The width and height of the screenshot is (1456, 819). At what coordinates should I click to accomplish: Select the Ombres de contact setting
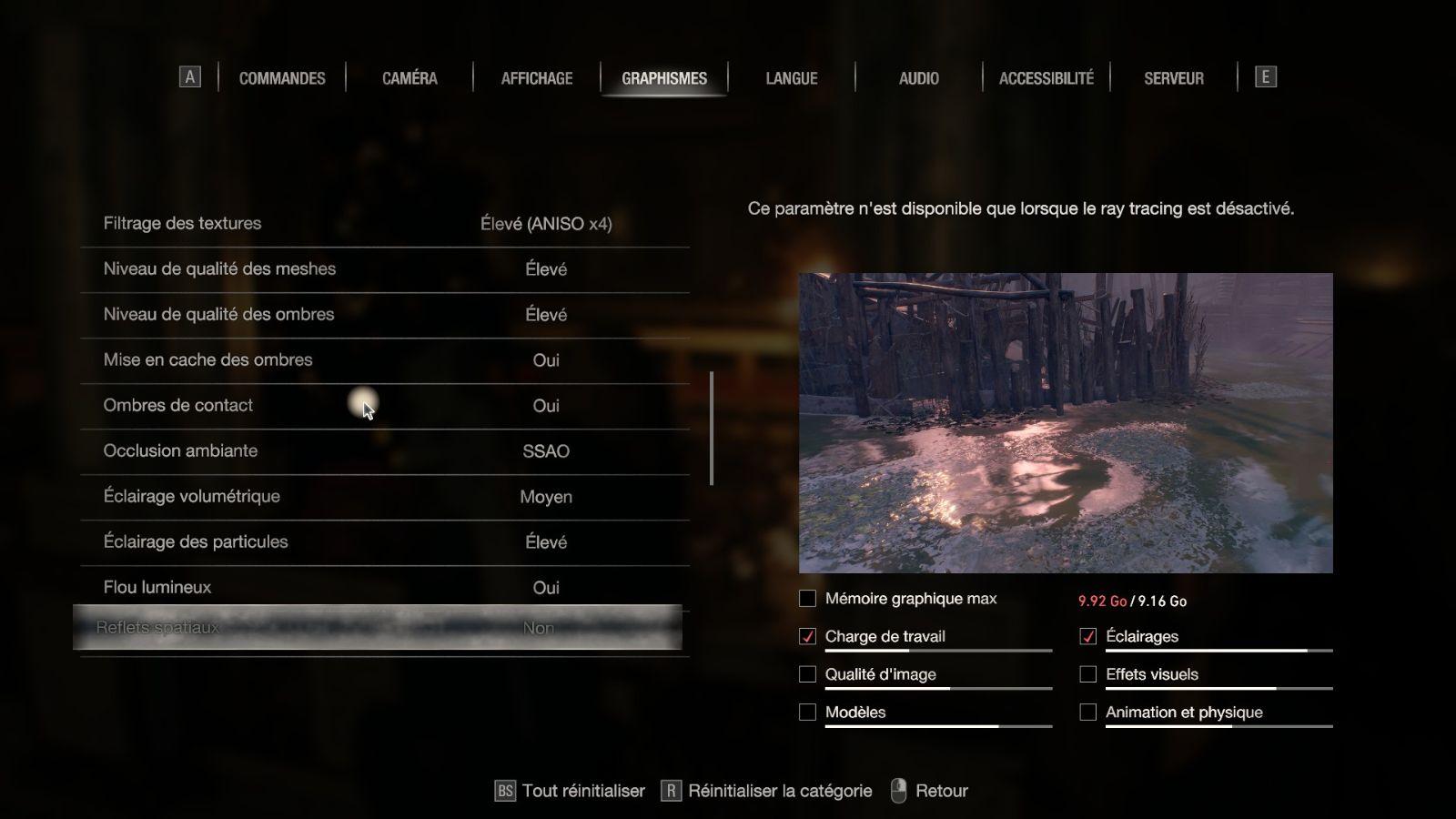384,406
